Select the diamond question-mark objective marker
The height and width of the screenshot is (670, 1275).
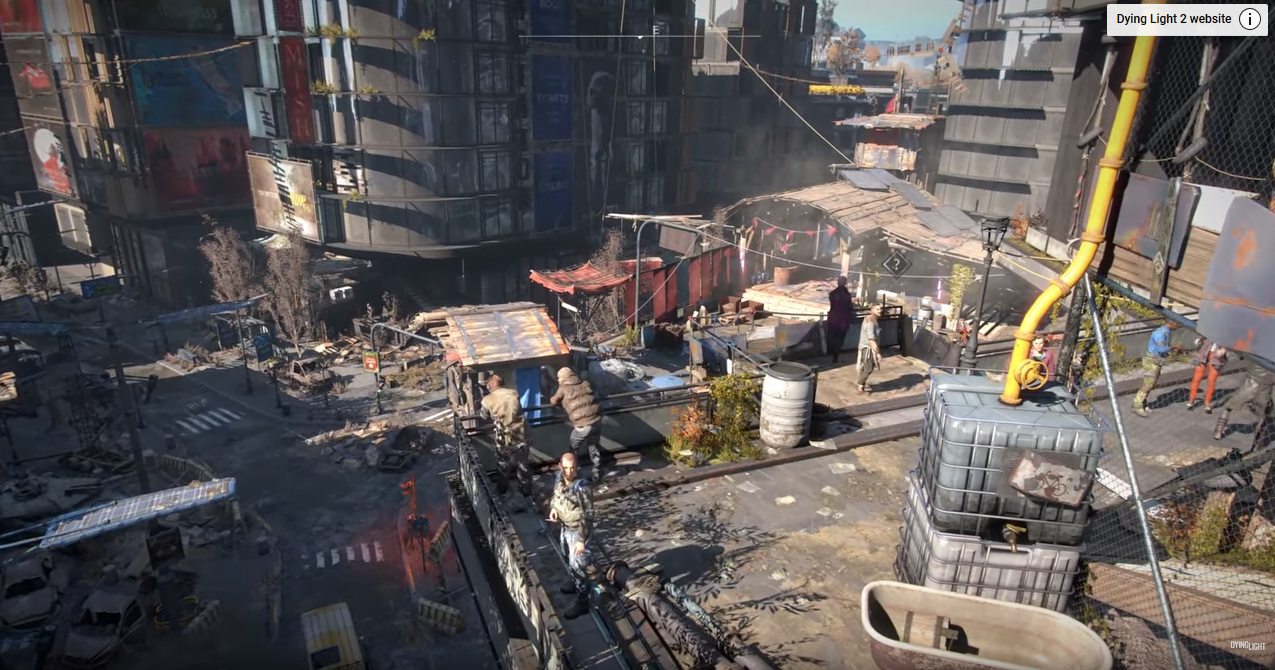click(x=896, y=264)
